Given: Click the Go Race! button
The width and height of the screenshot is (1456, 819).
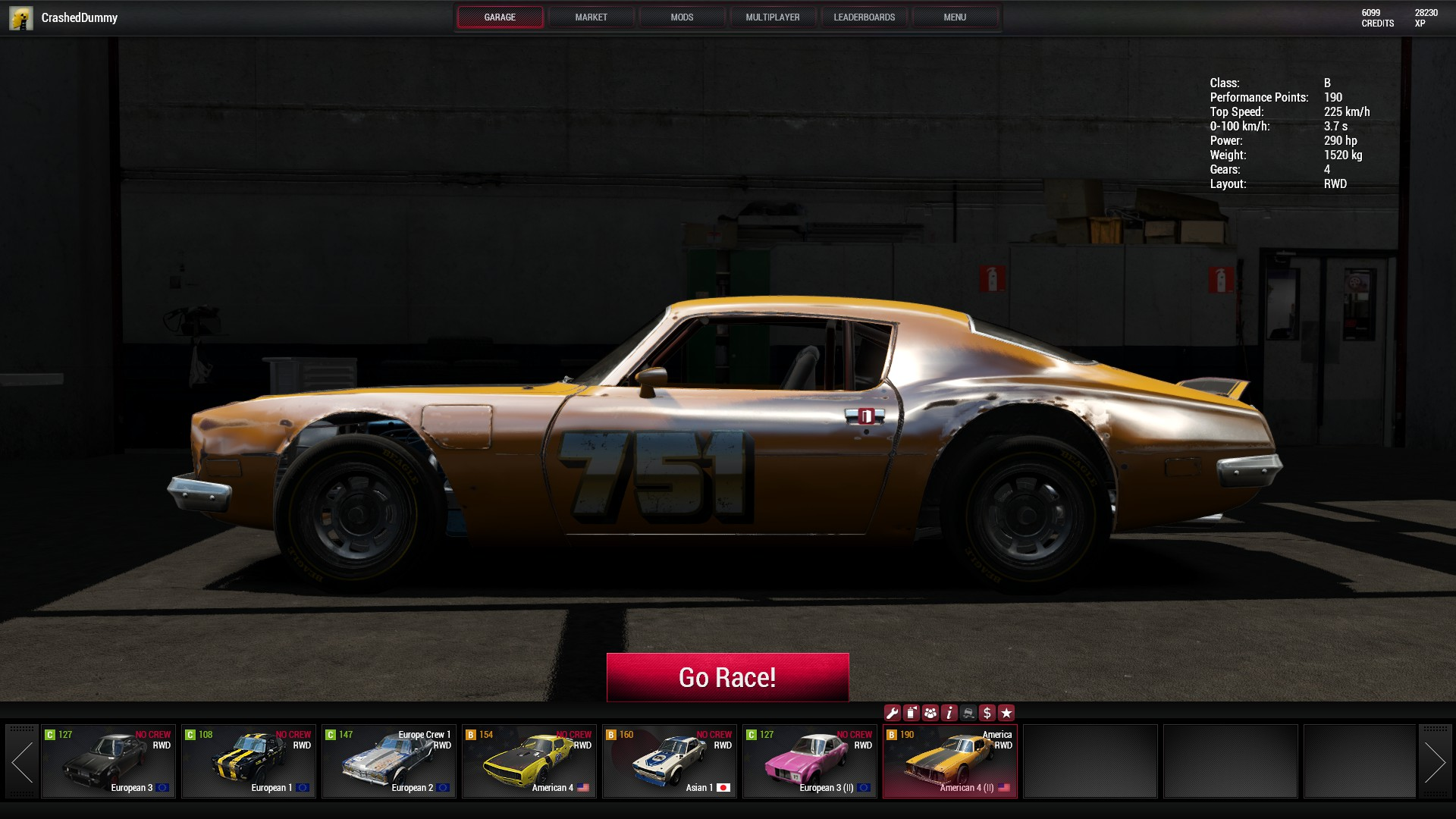Looking at the screenshot, I should click(727, 677).
